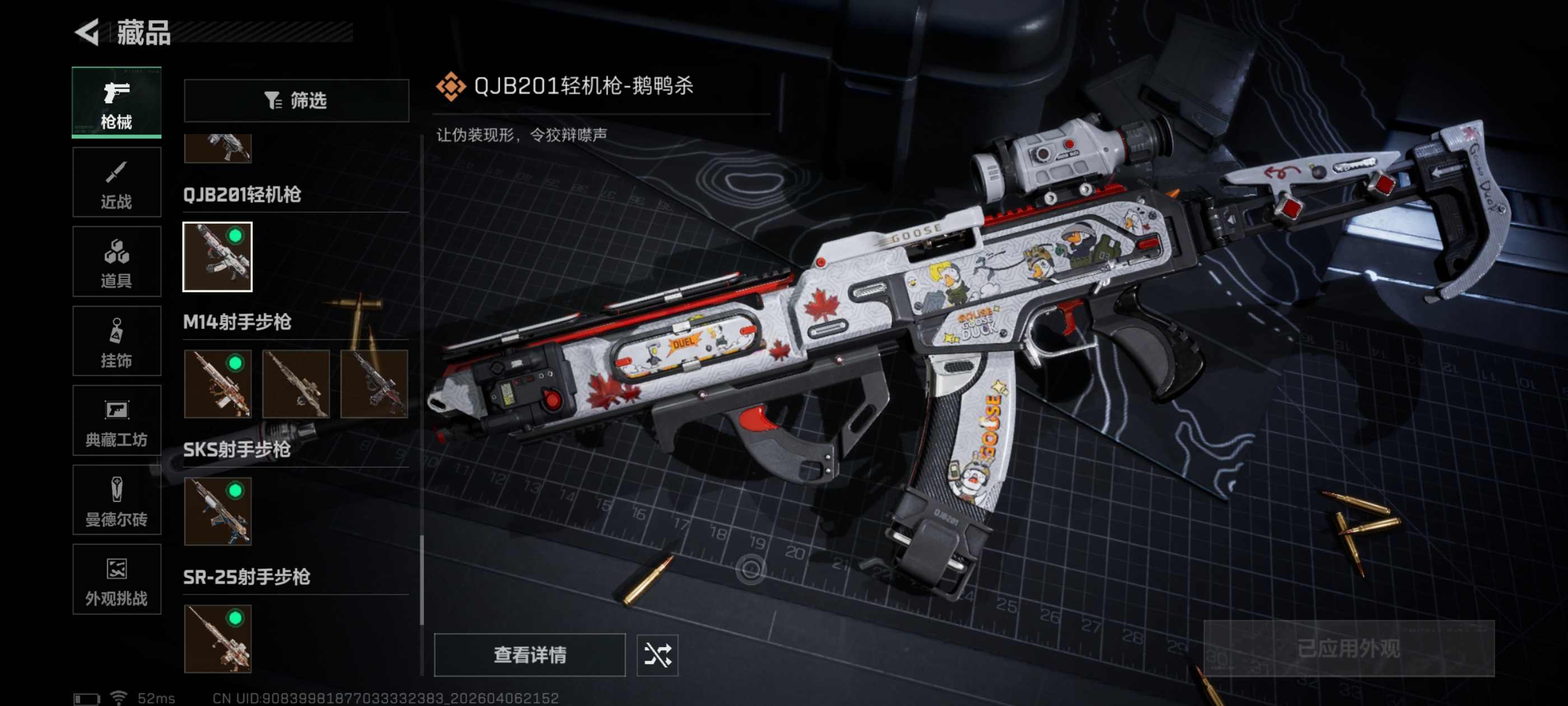Open the 外观挑战 appearance challenges tab
This screenshot has width=1568, height=706.
pyautogui.click(x=116, y=580)
